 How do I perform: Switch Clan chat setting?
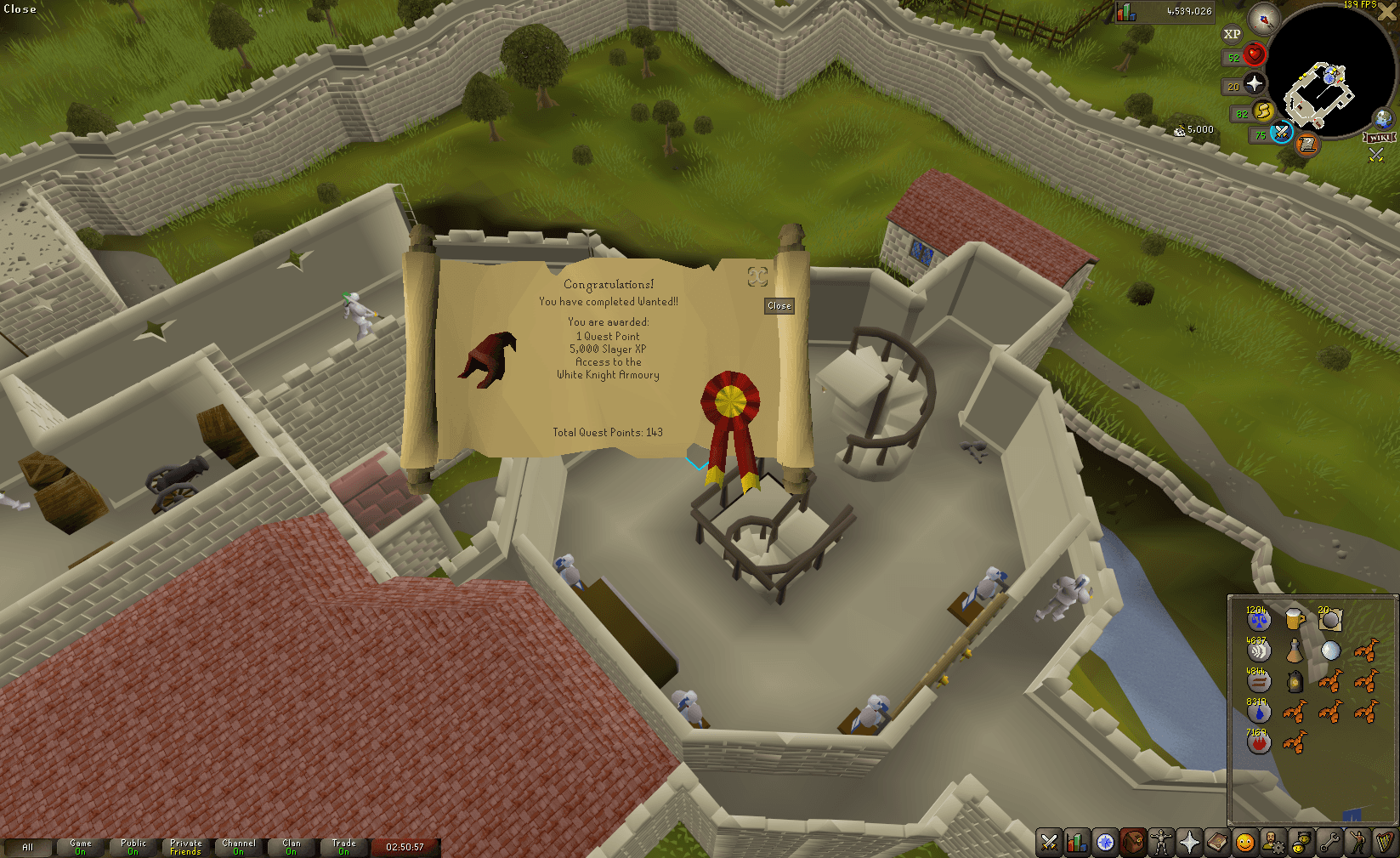(x=292, y=845)
